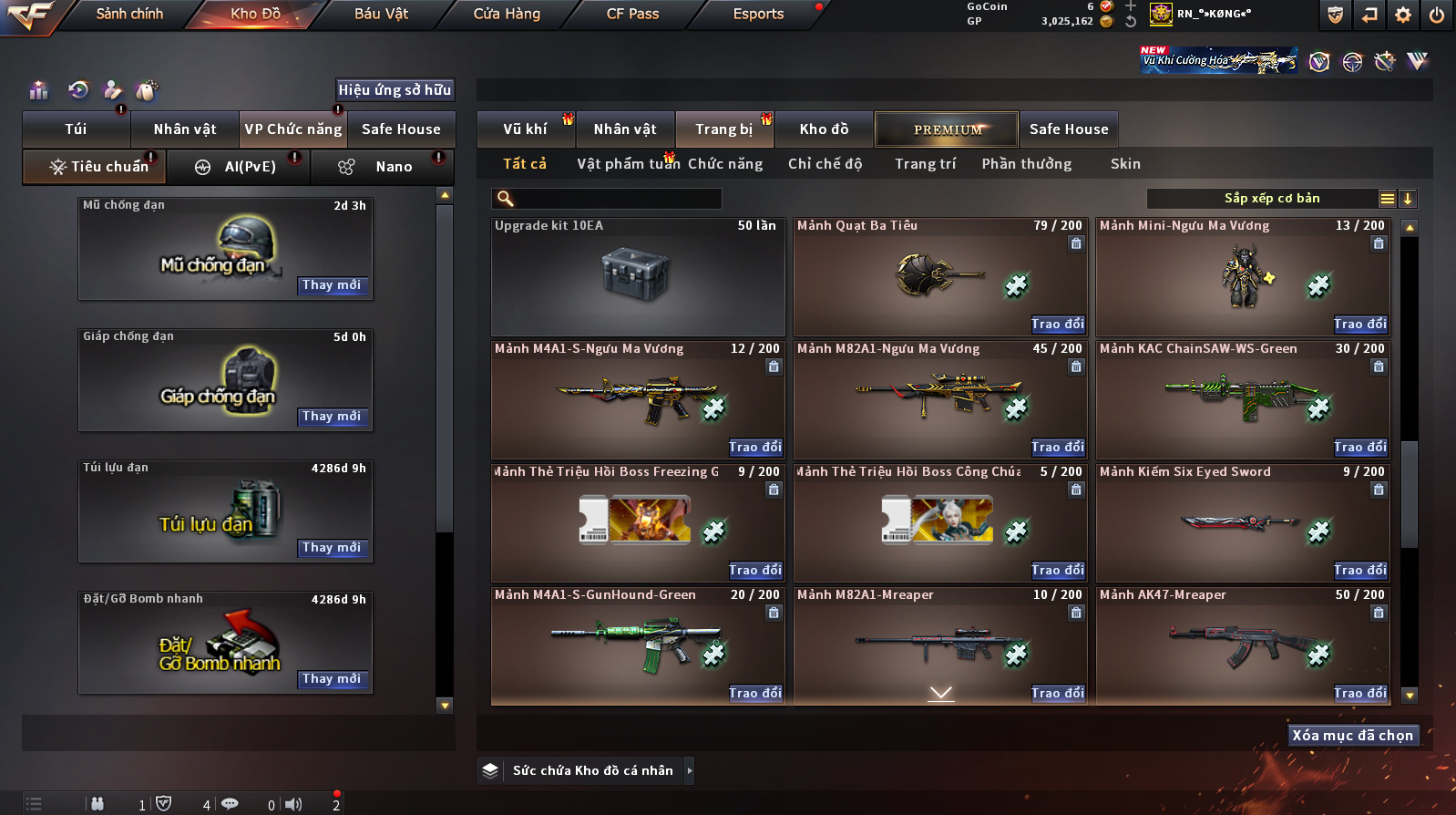The image size is (1456, 815).
Task: Click the power exit button
Action: pos(1436,15)
